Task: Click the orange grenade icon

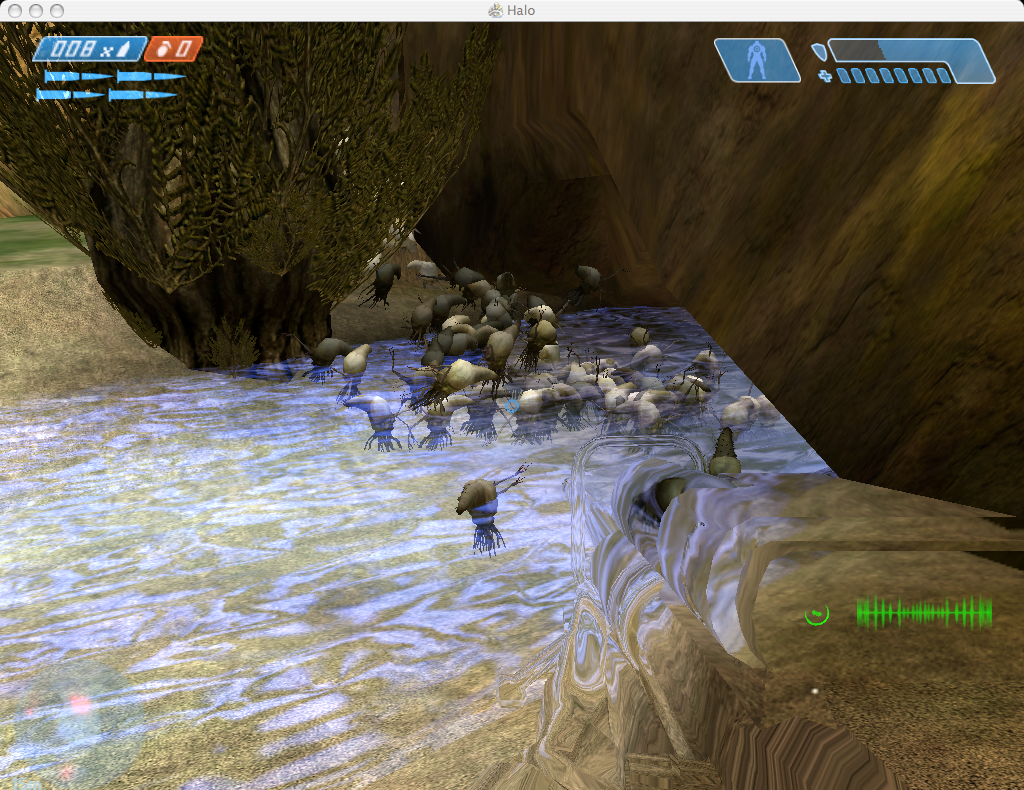Action: [x=164, y=49]
